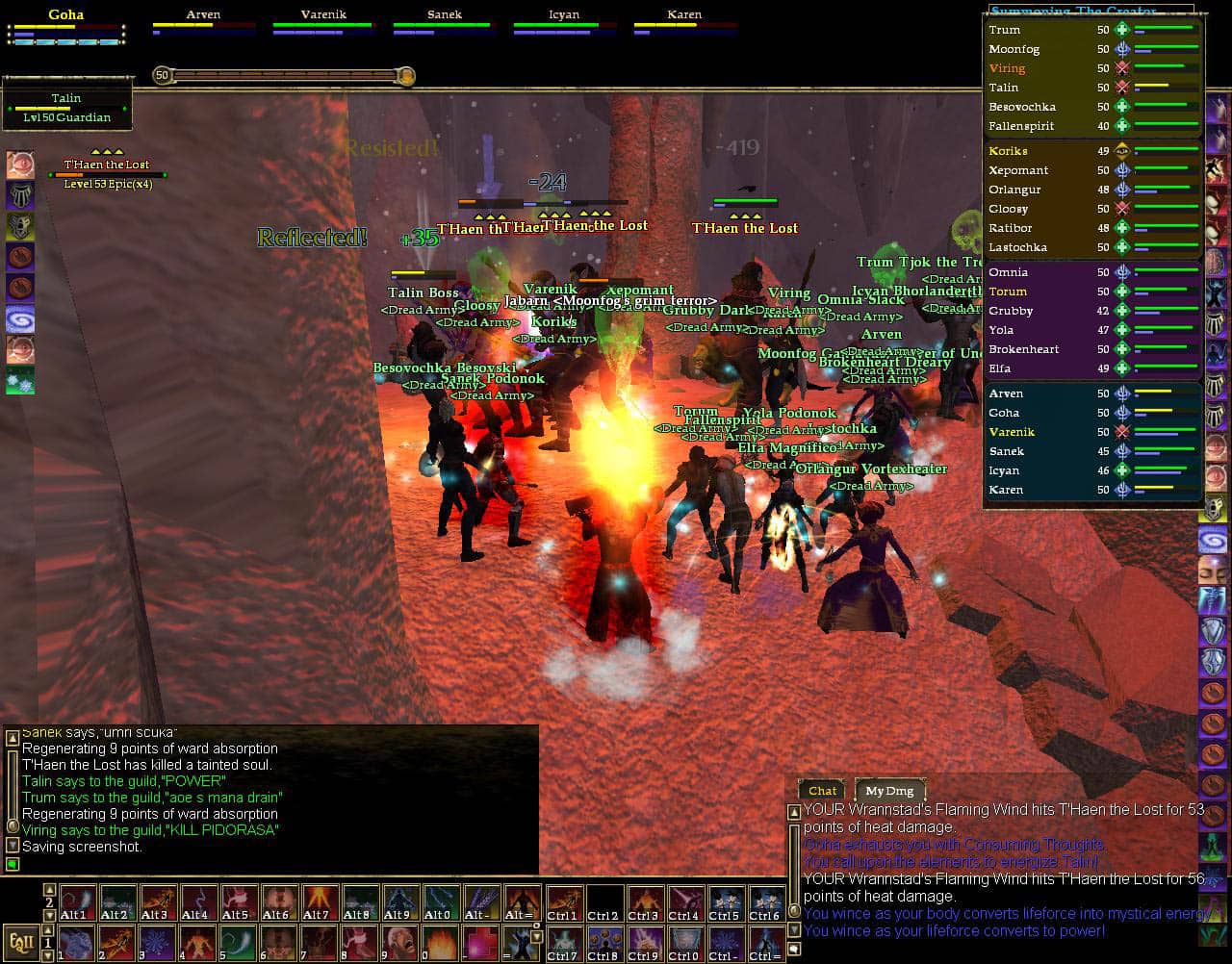Open the Chat tab above the combat log
Image resolution: width=1232 pixels, height=964 pixels.
pyautogui.click(x=821, y=791)
